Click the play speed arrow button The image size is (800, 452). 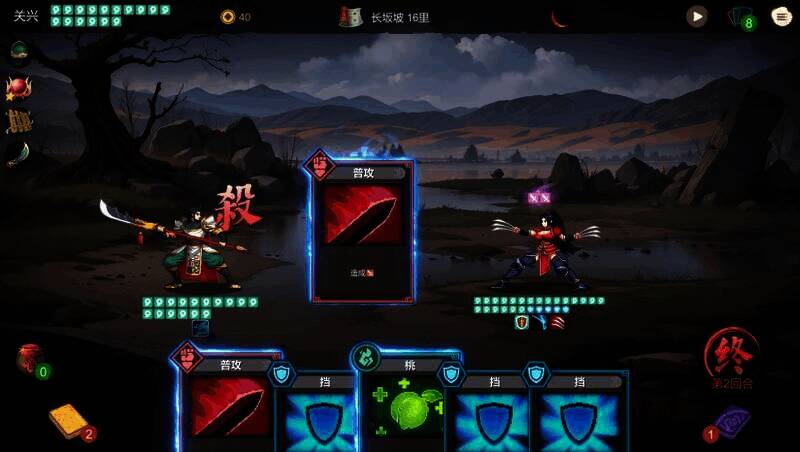point(697,16)
